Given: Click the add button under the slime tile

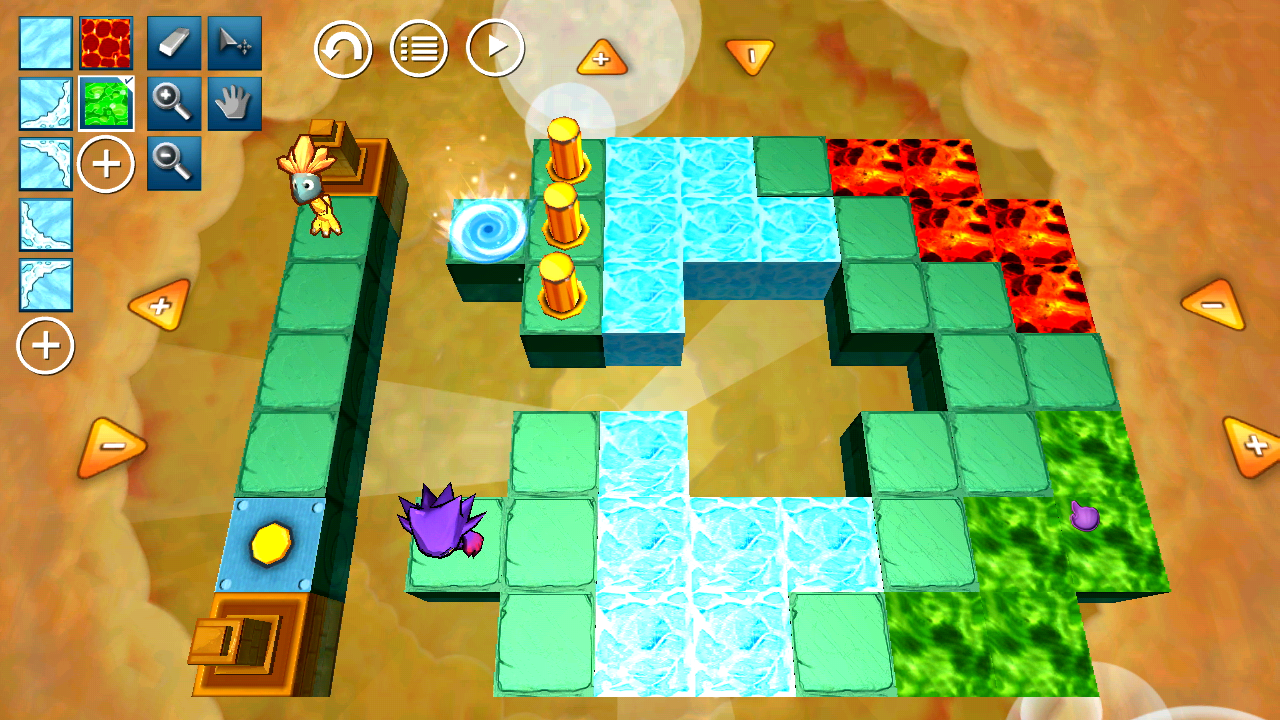Looking at the screenshot, I should tap(106, 164).
